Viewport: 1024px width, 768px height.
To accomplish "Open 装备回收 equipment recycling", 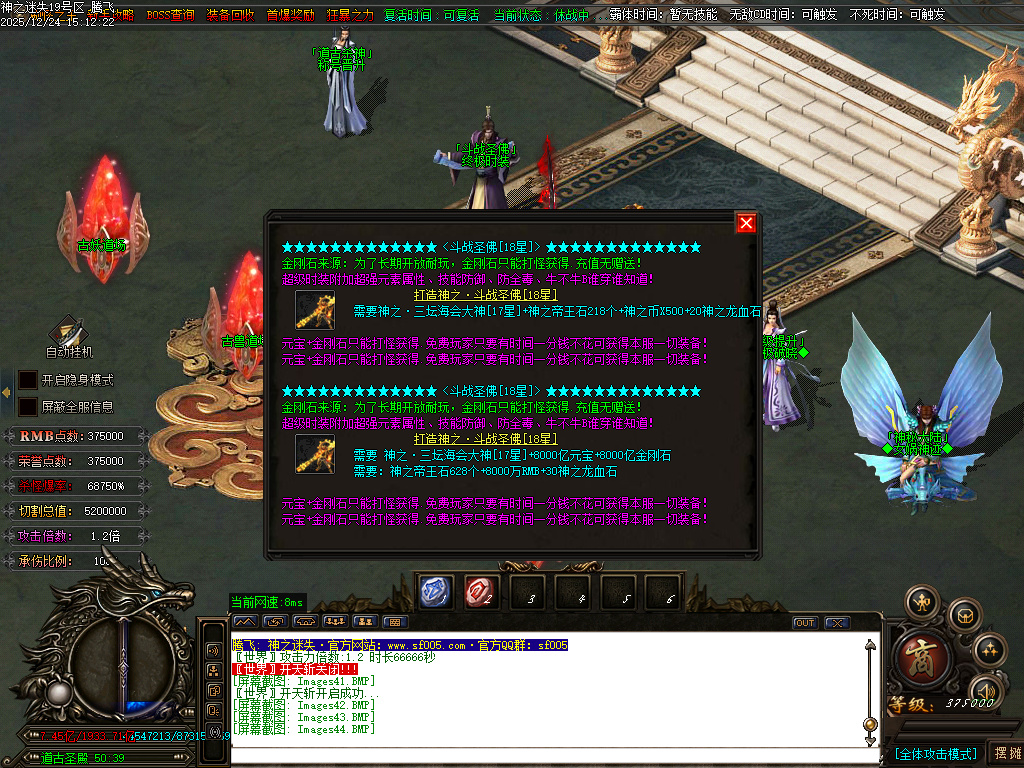I will coord(230,15).
